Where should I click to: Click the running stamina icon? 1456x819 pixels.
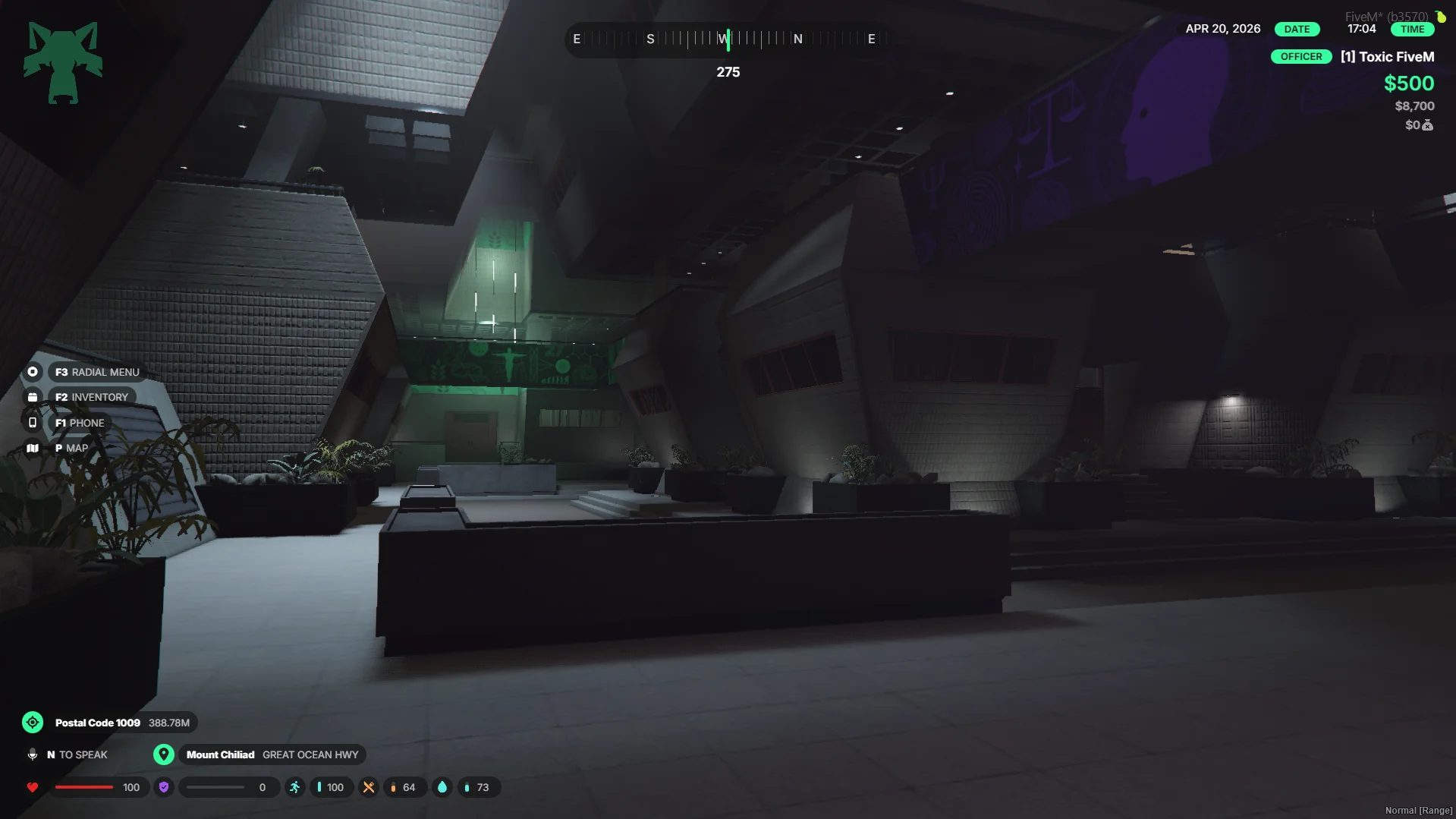pos(295,787)
